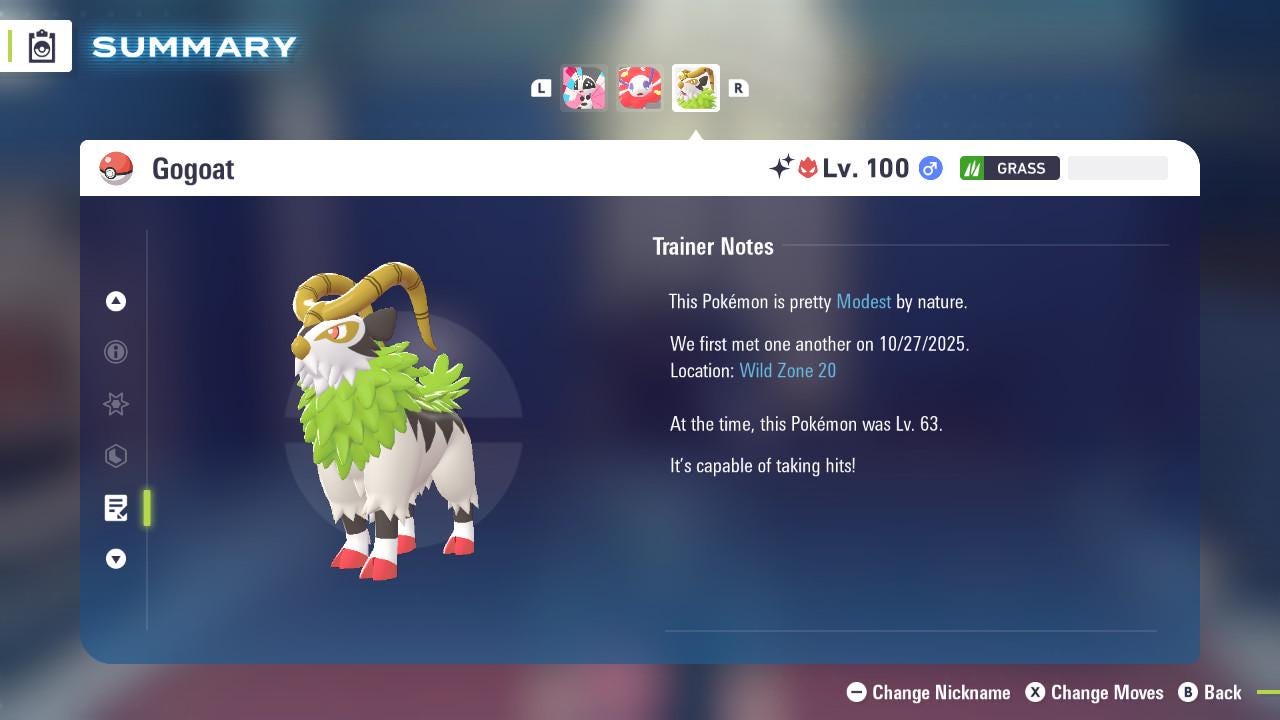Image resolution: width=1280 pixels, height=720 pixels.
Task: Select Change Nickname at the bottom
Action: point(928,692)
